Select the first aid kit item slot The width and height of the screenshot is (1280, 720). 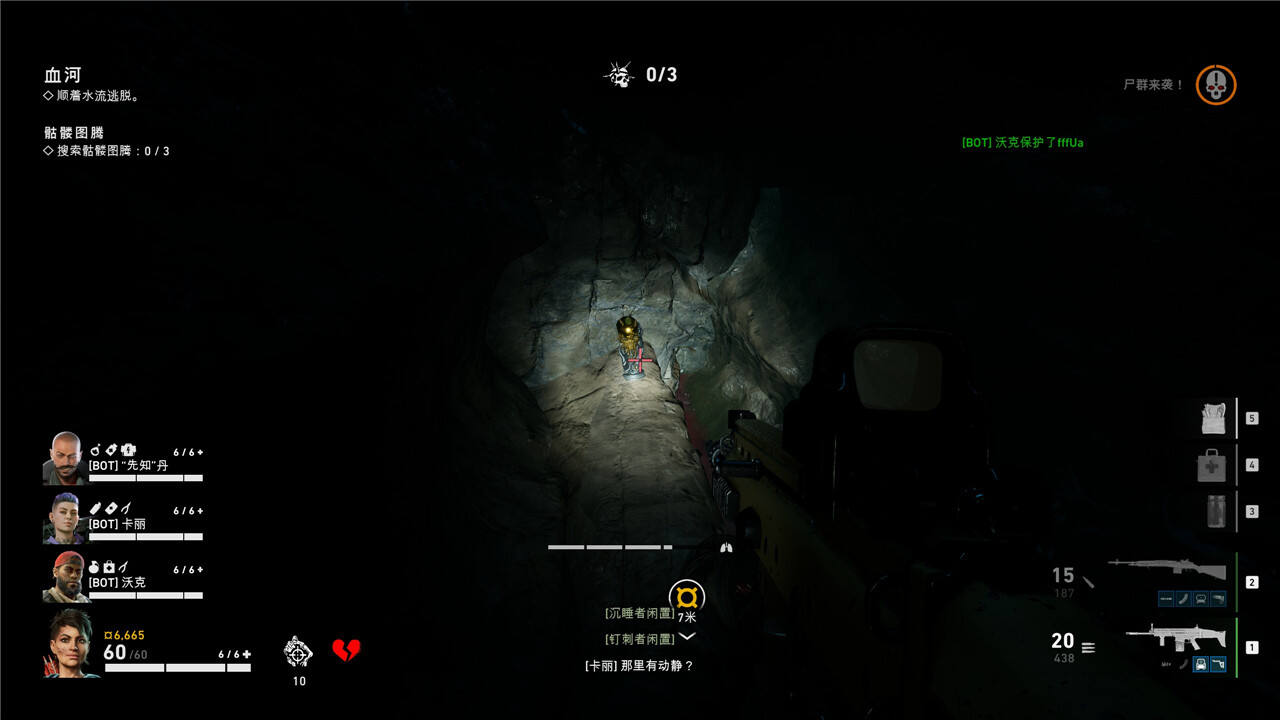pyautogui.click(x=1211, y=465)
